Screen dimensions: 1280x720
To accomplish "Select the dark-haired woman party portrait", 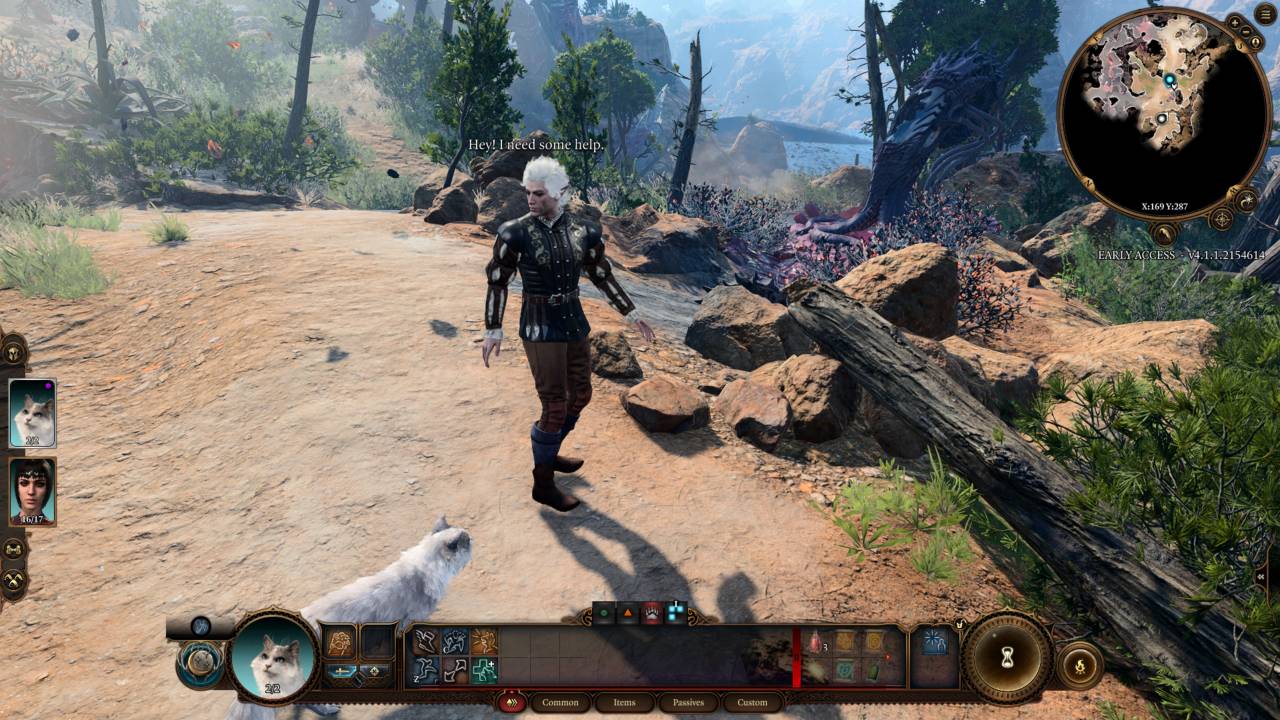I will pyautogui.click(x=32, y=490).
